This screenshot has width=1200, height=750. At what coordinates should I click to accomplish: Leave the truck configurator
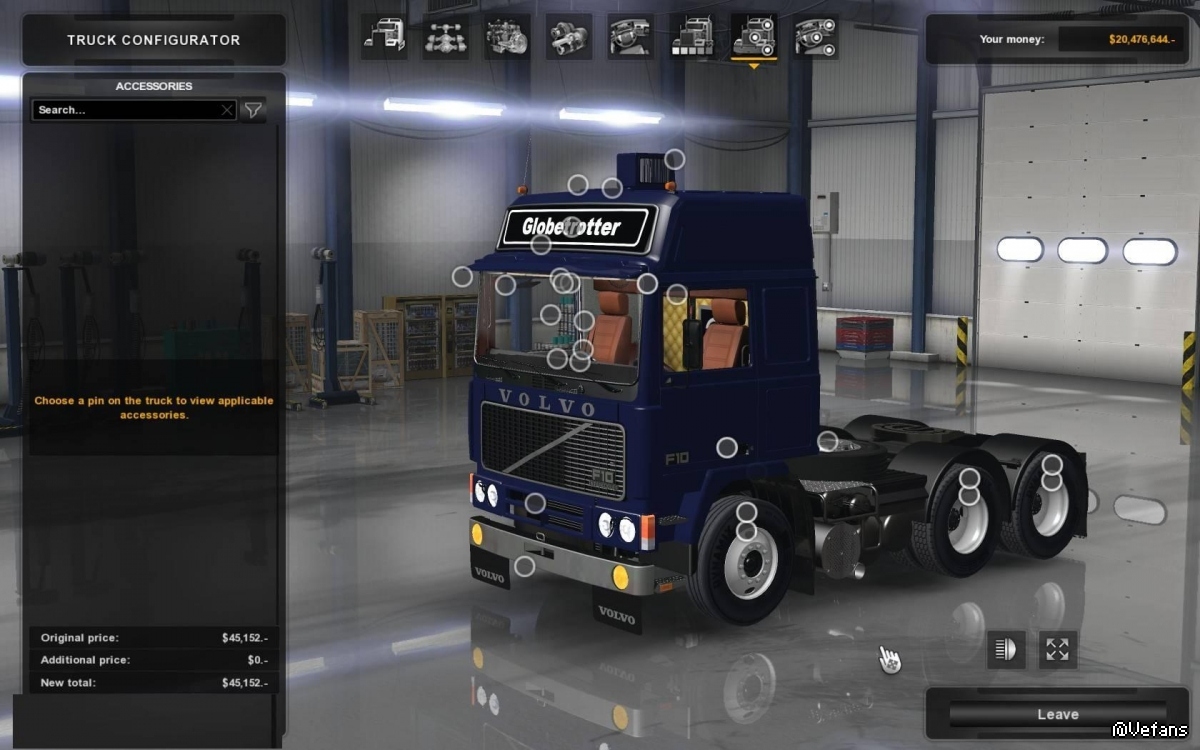tap(1056, 714)
